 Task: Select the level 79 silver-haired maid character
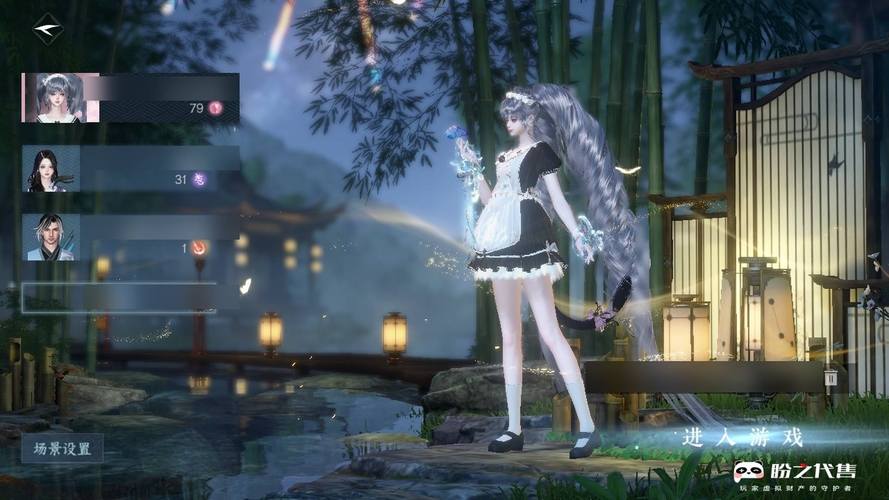(130, 98)
